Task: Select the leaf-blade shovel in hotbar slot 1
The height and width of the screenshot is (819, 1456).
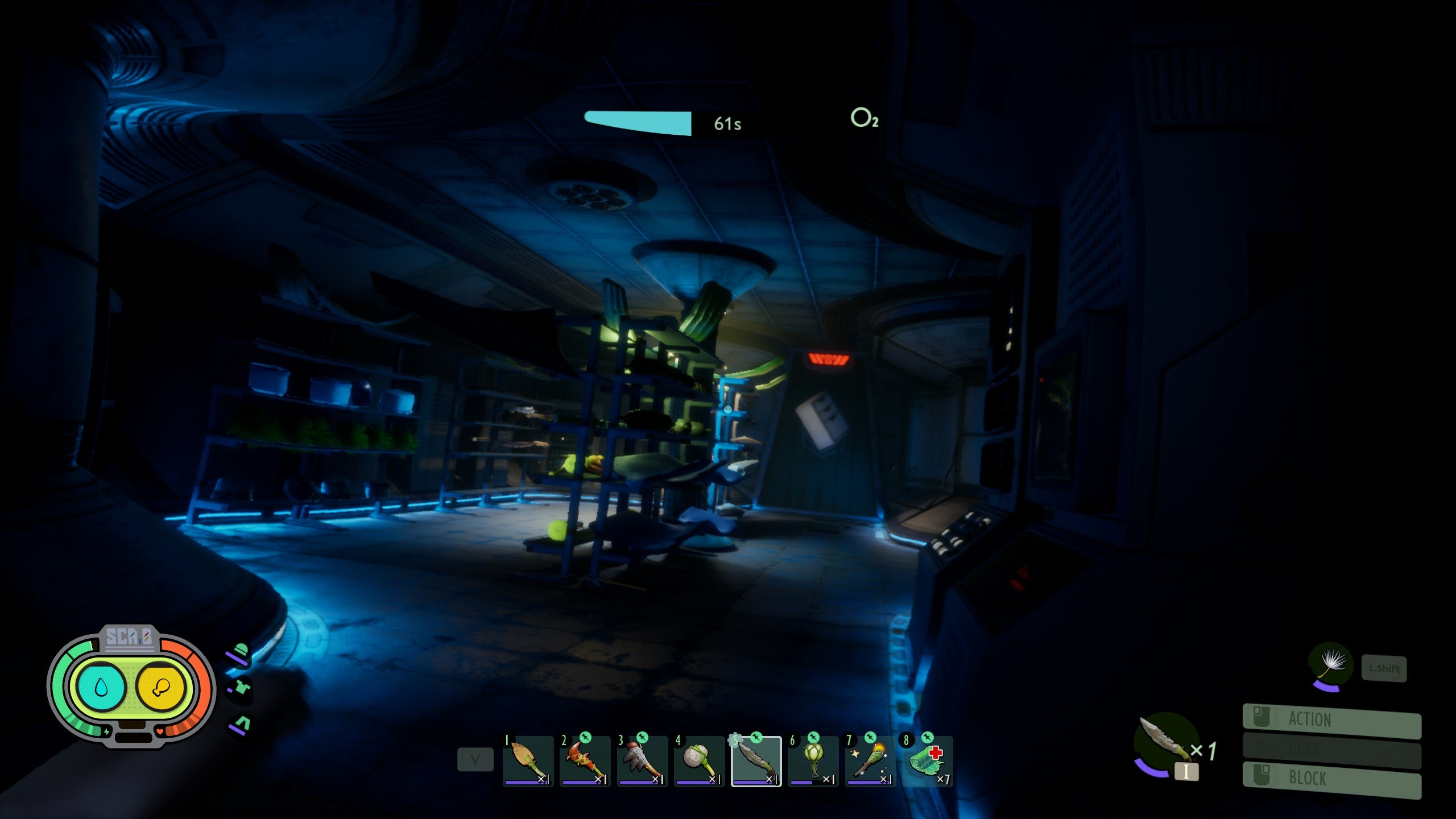Action: [528, 761]
